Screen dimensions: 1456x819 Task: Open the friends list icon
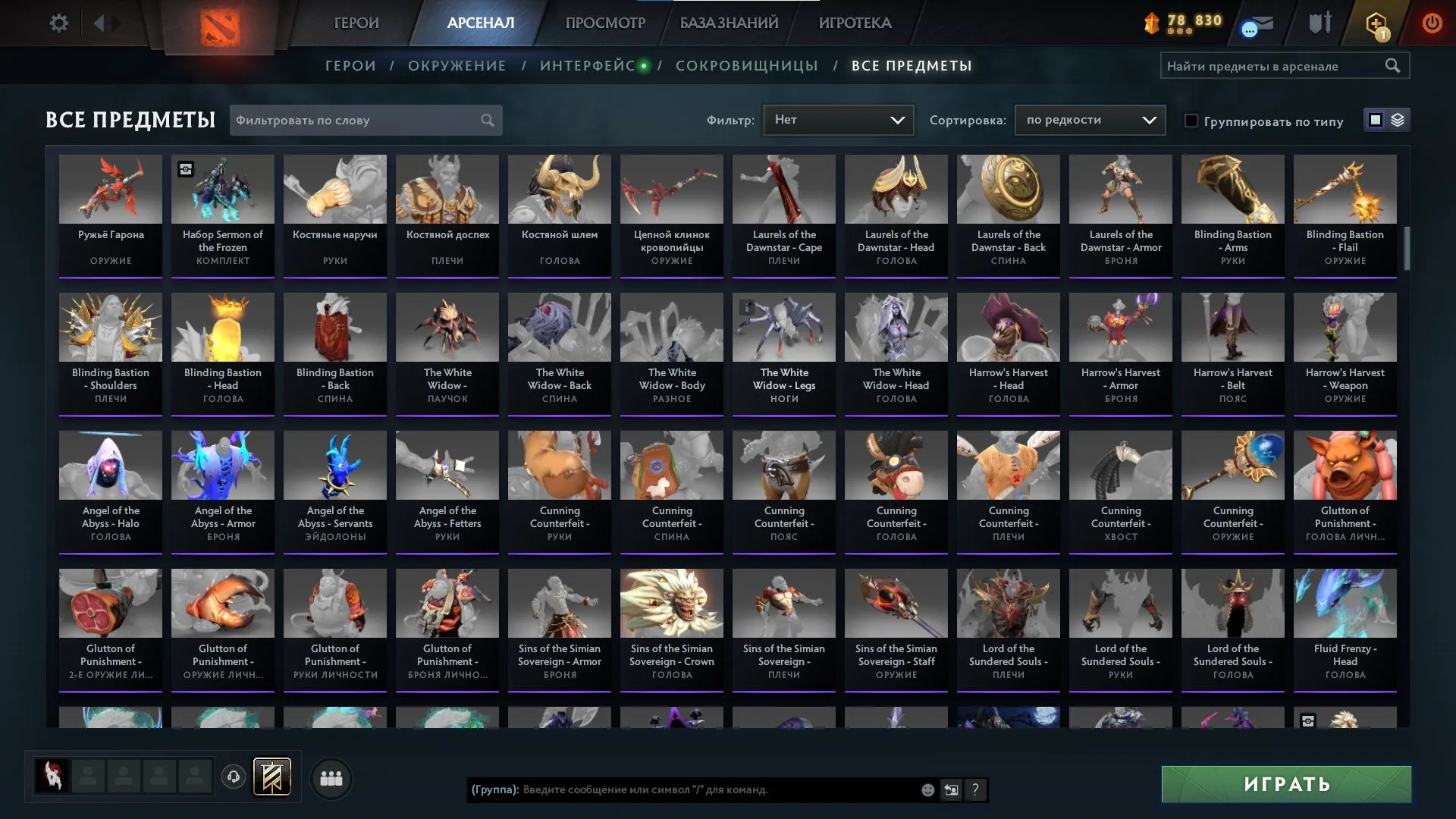(x=331, y=777)
